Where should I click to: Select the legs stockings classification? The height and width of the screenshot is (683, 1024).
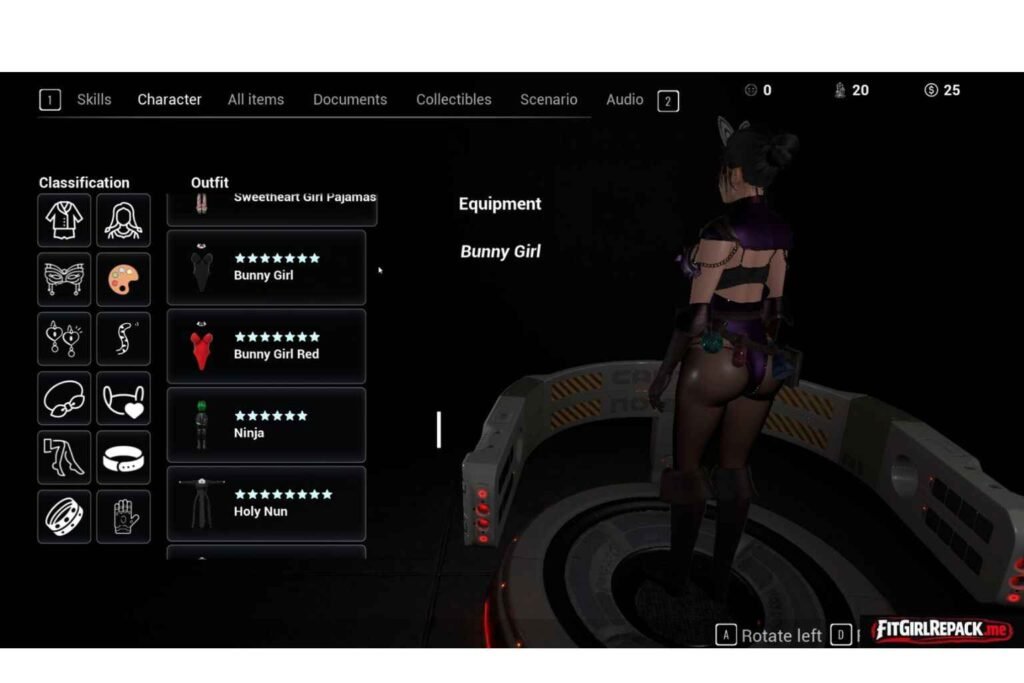65,457
